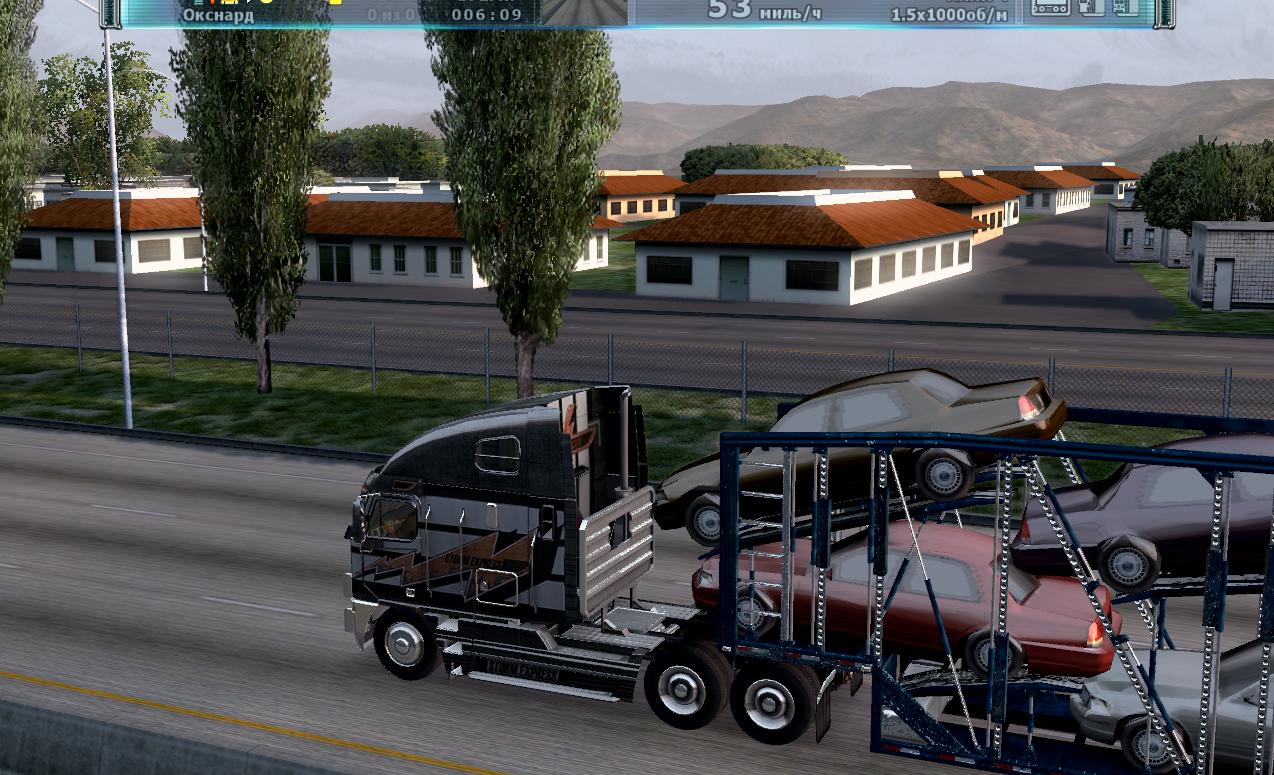Click the truck icon in the top bar

point(1092,8)
